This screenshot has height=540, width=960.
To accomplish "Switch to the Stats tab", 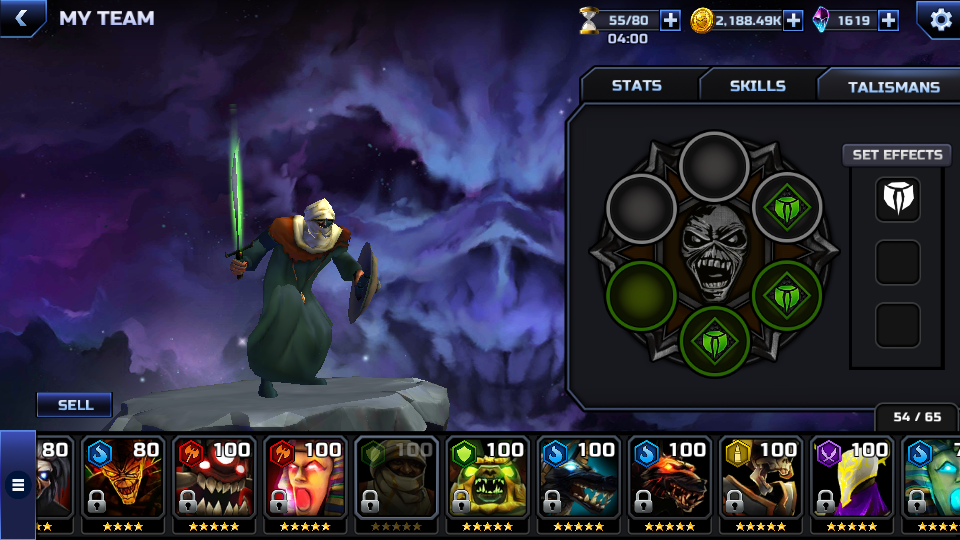I will pos(637,86).
